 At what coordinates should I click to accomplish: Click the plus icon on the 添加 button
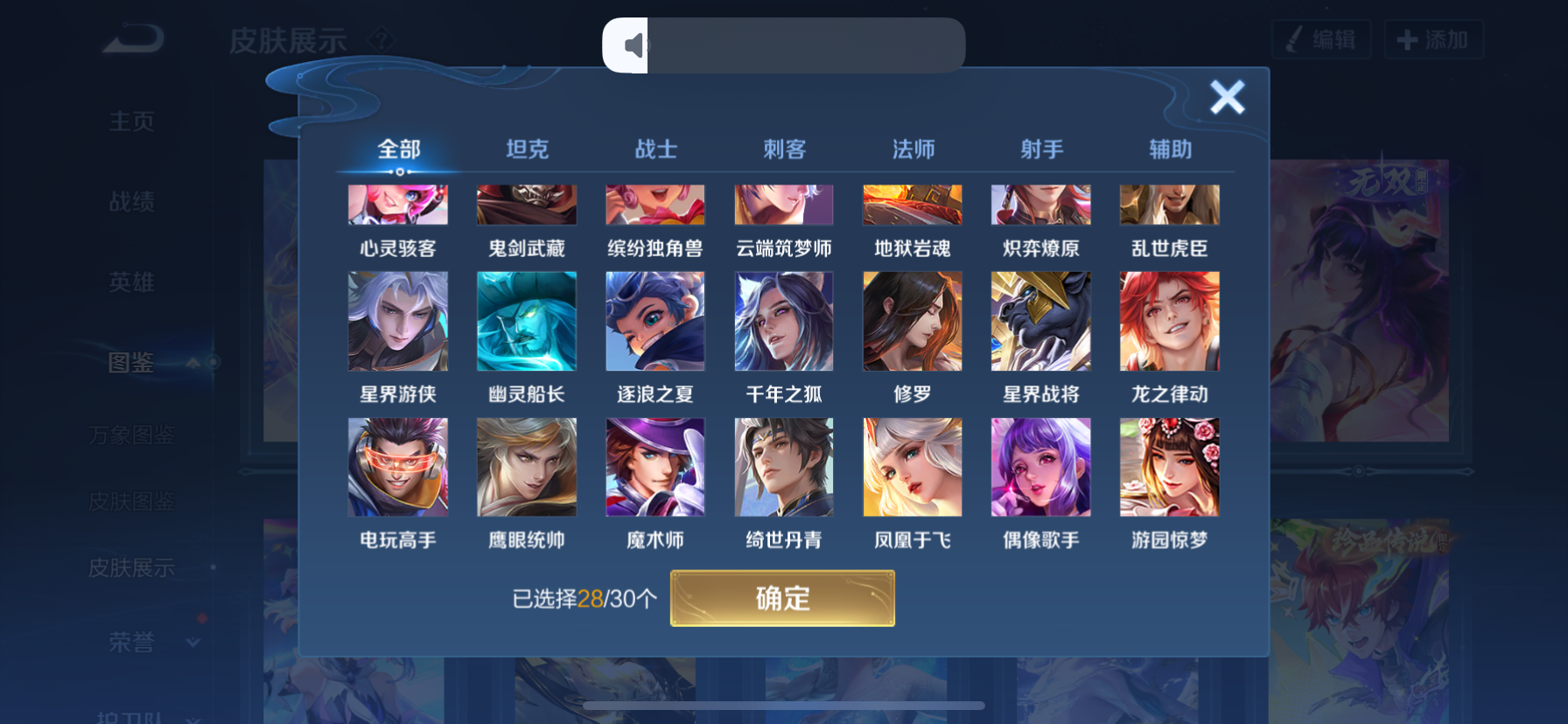[x=1406, y=38]
